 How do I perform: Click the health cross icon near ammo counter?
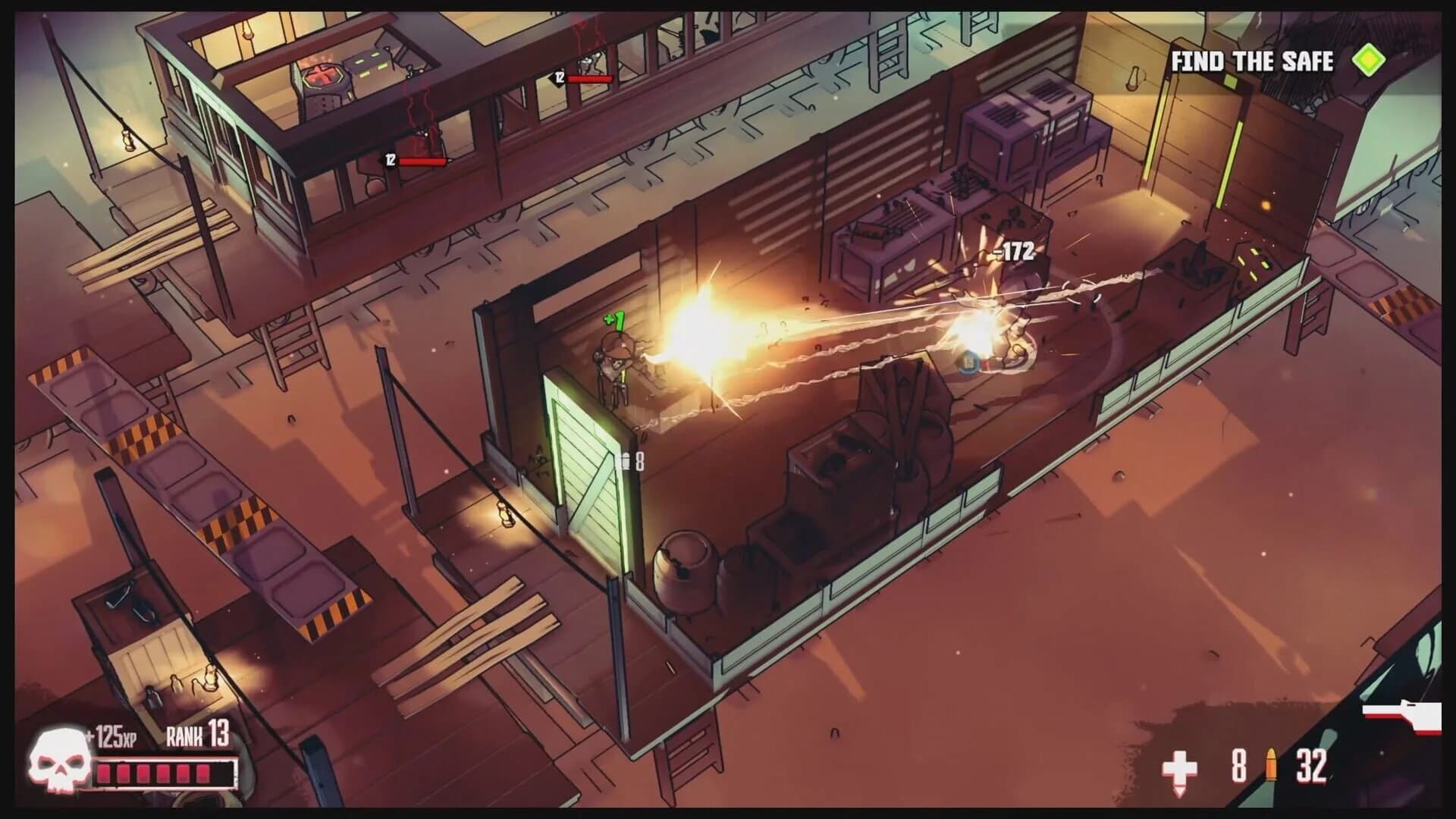(1181, 768)
